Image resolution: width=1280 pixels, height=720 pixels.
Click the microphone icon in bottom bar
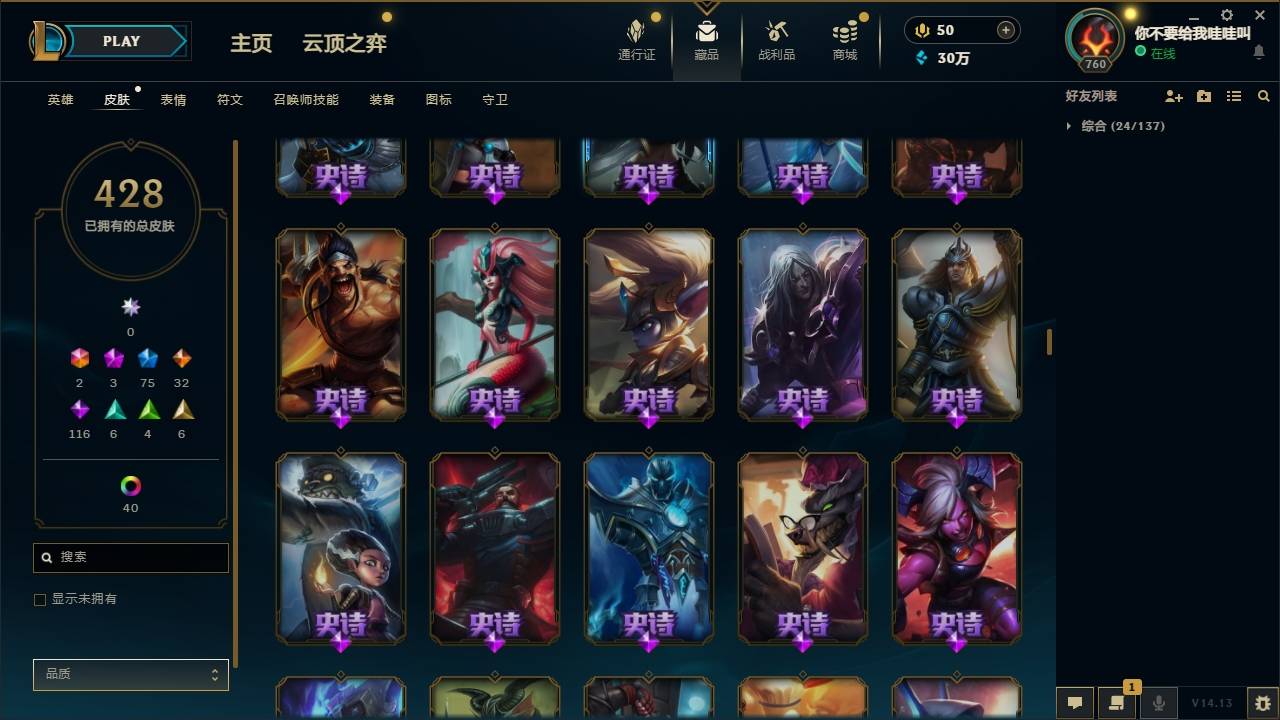(1158, 703)
